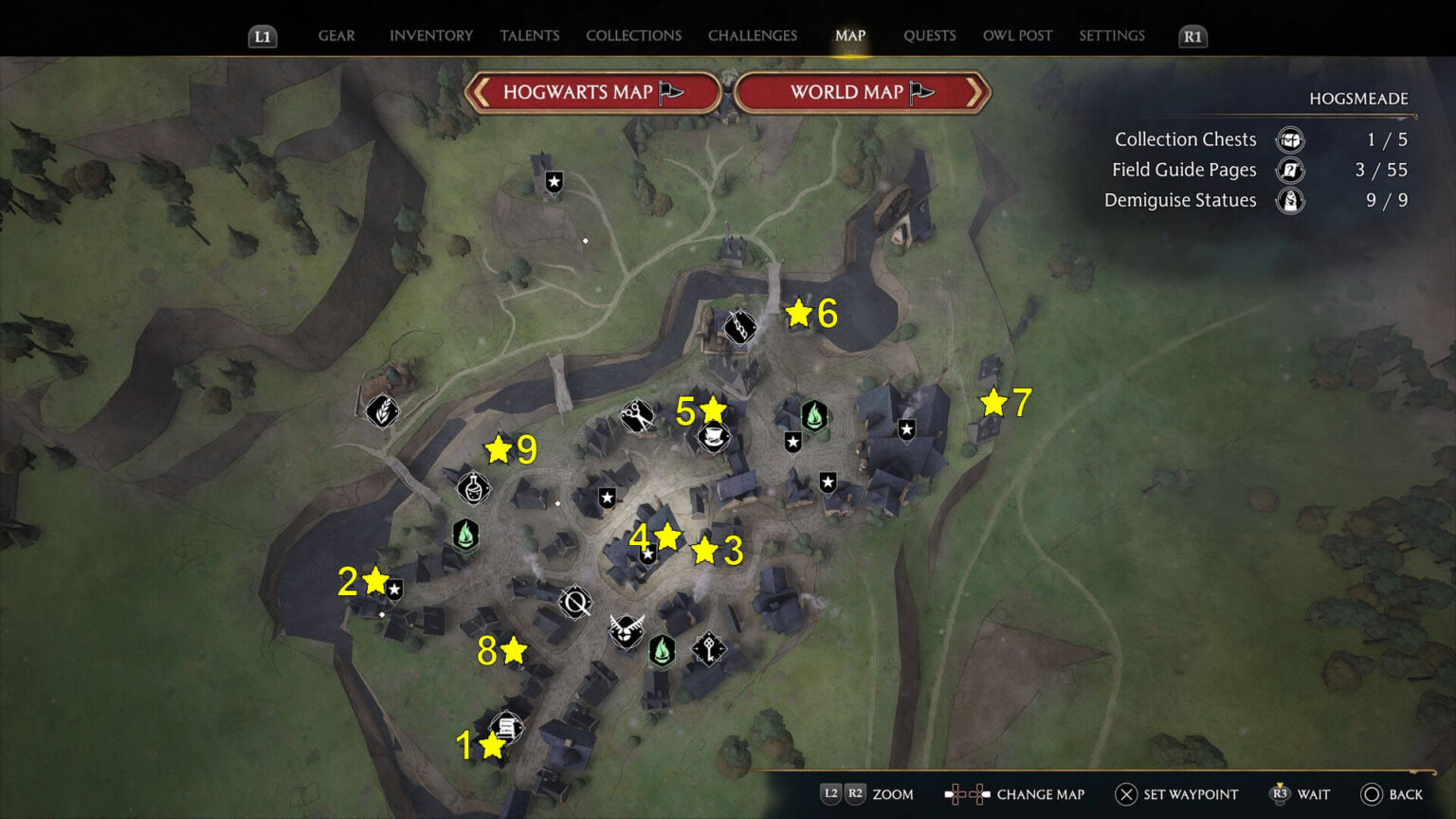Select the Demiguise Statues counter icon

click(1291, 200)
